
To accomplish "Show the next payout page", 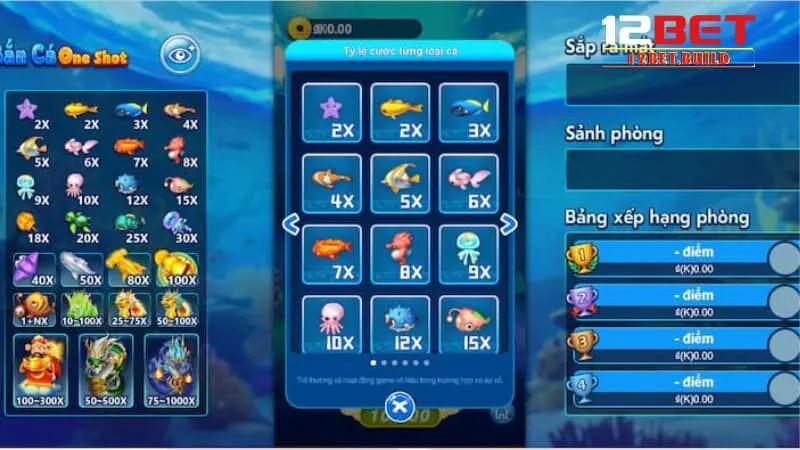I will [x=508, y=225].
